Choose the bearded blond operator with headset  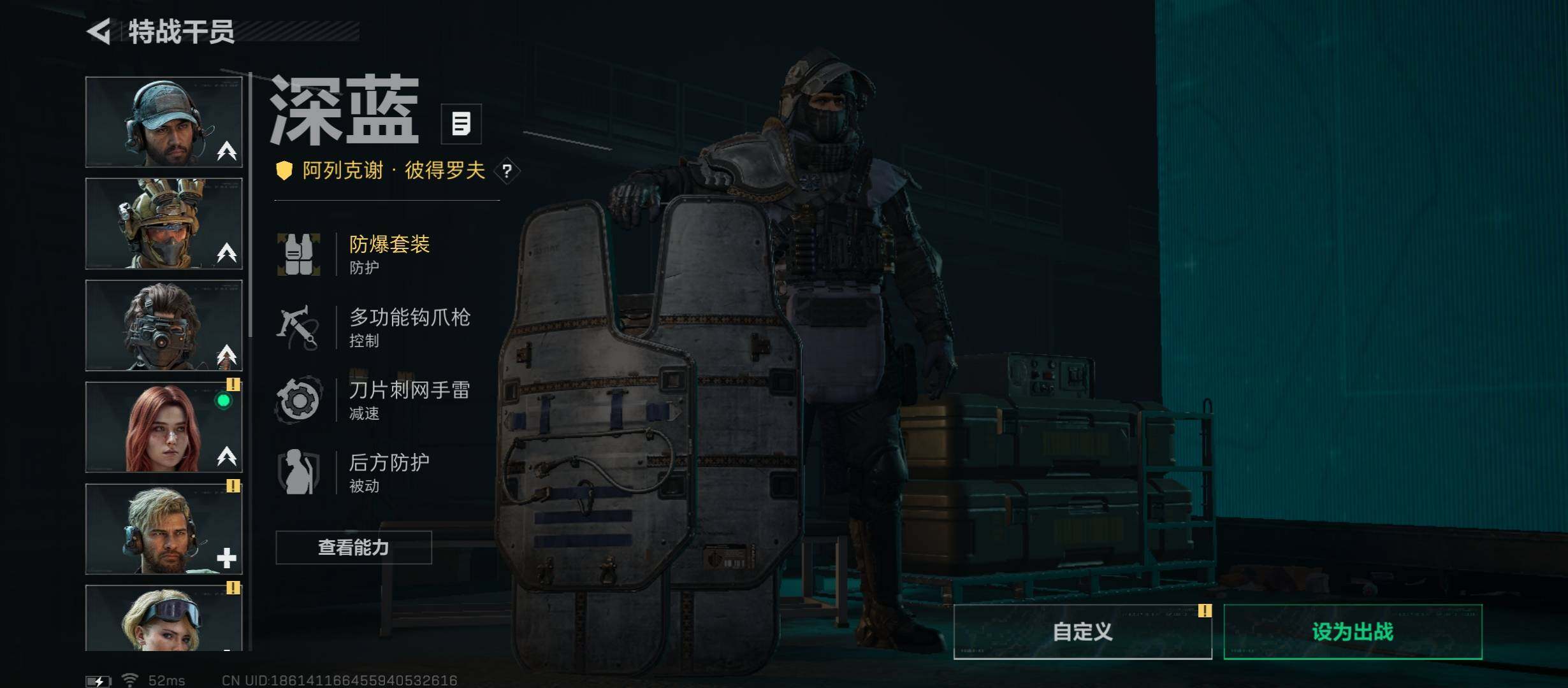(x=164, y=529)
